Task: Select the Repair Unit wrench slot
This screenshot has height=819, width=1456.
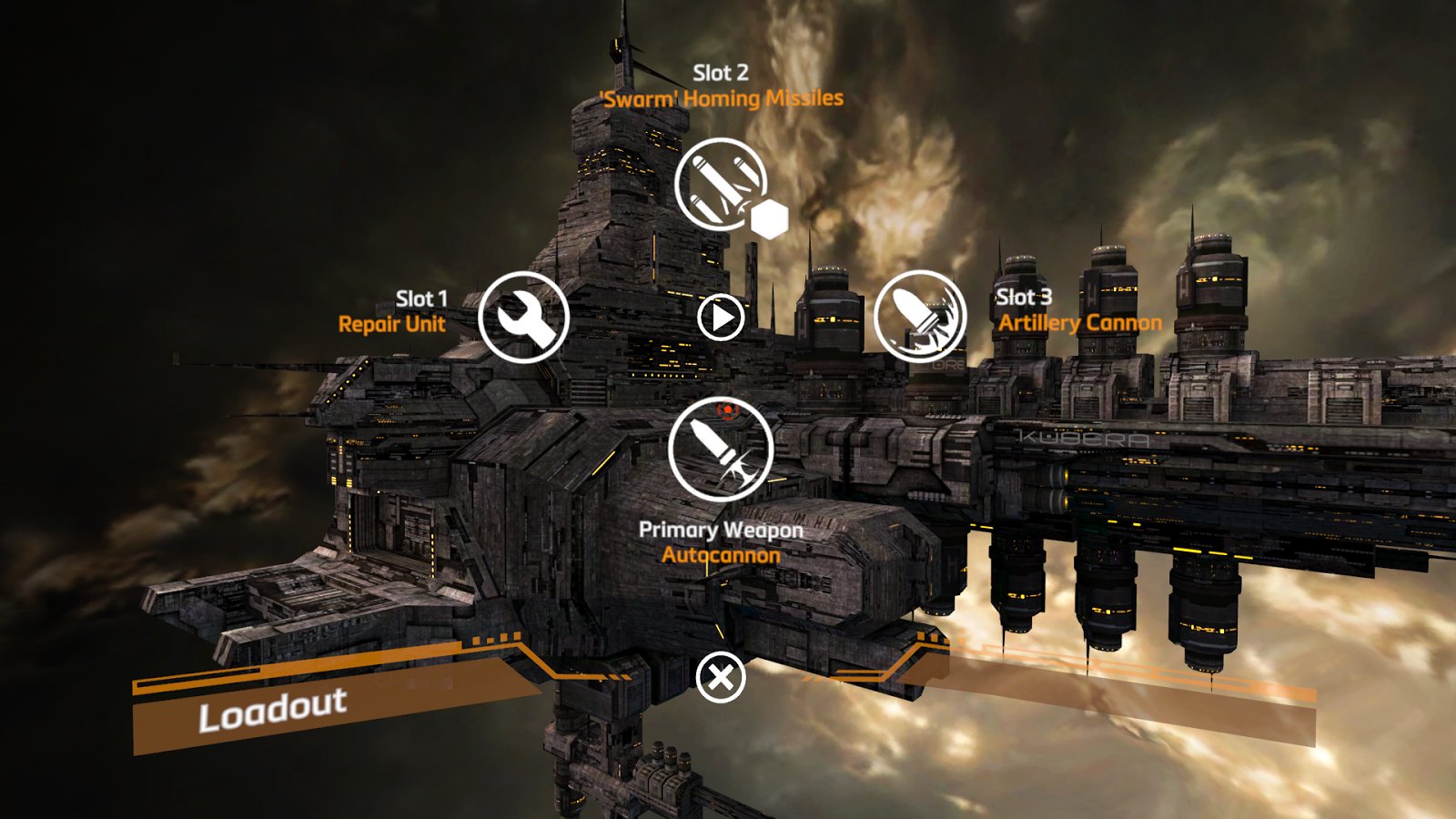Action: [x=523, y=318]
